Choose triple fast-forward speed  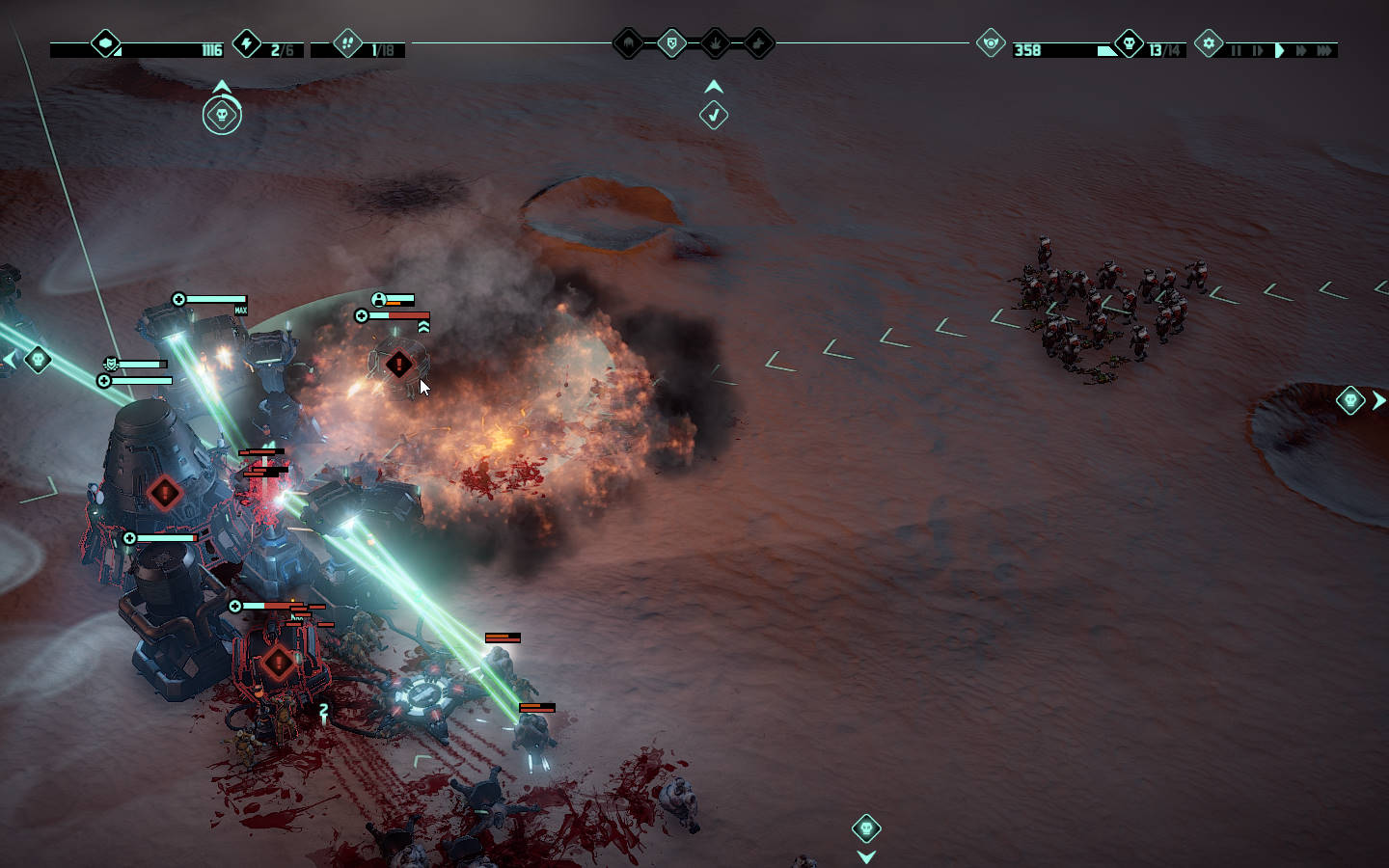click(1325, 50)
